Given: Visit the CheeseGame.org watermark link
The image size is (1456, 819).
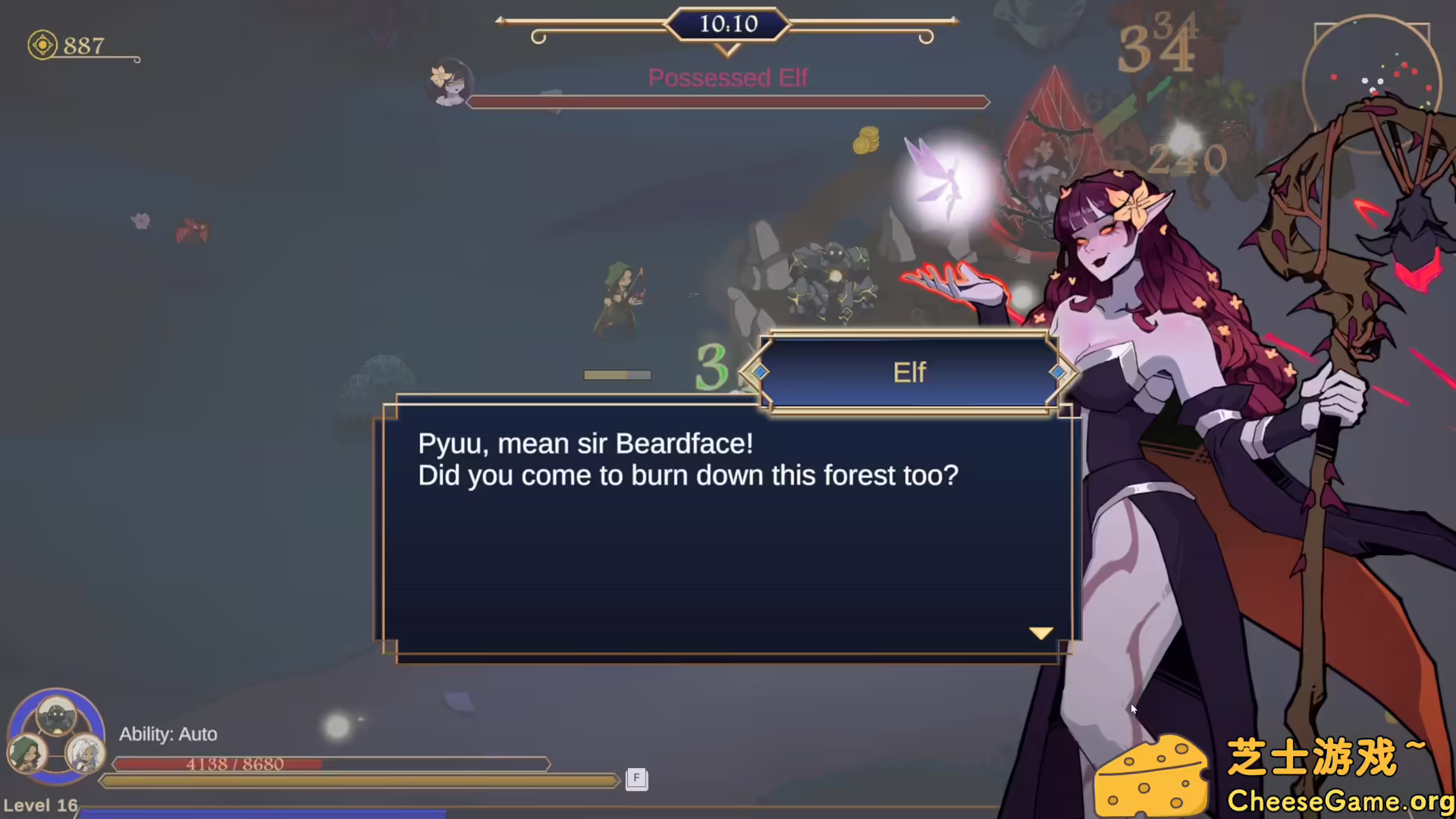Looking at the screenshot, I should 1339,801.
